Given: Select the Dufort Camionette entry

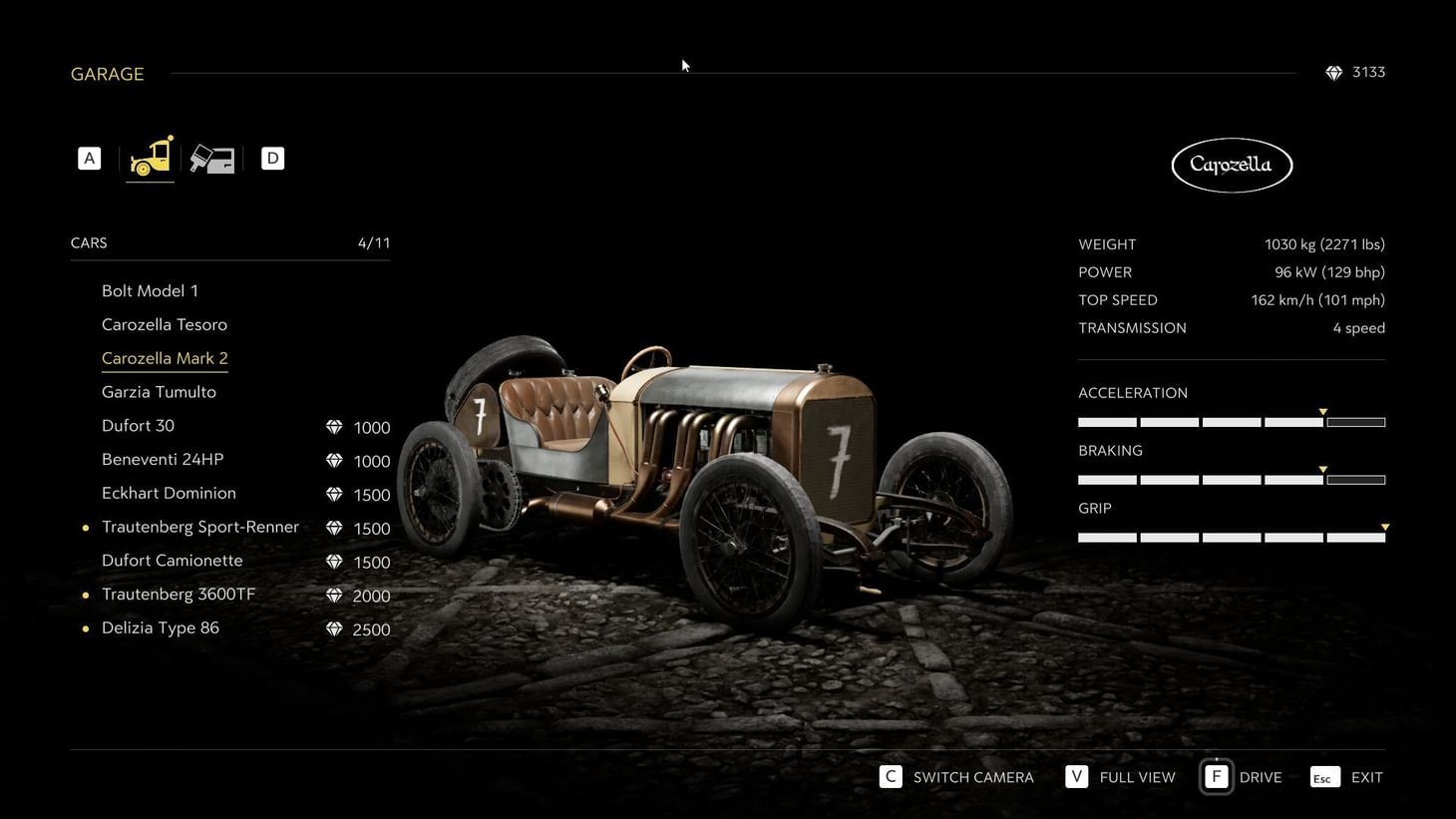Looking at the screenshot, I should pos(172,561).
